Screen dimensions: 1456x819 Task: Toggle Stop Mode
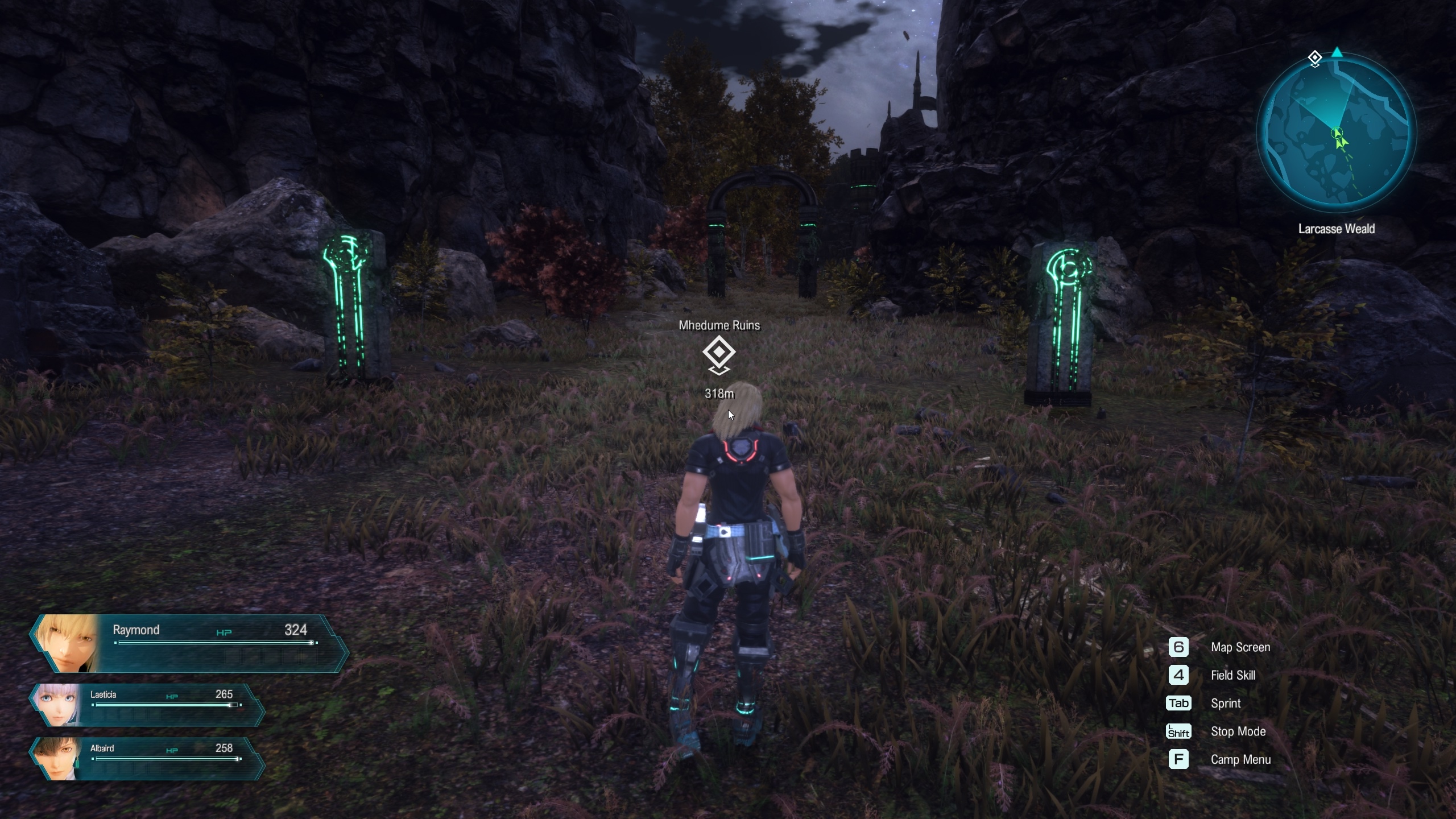click(x=1238, y=731)
